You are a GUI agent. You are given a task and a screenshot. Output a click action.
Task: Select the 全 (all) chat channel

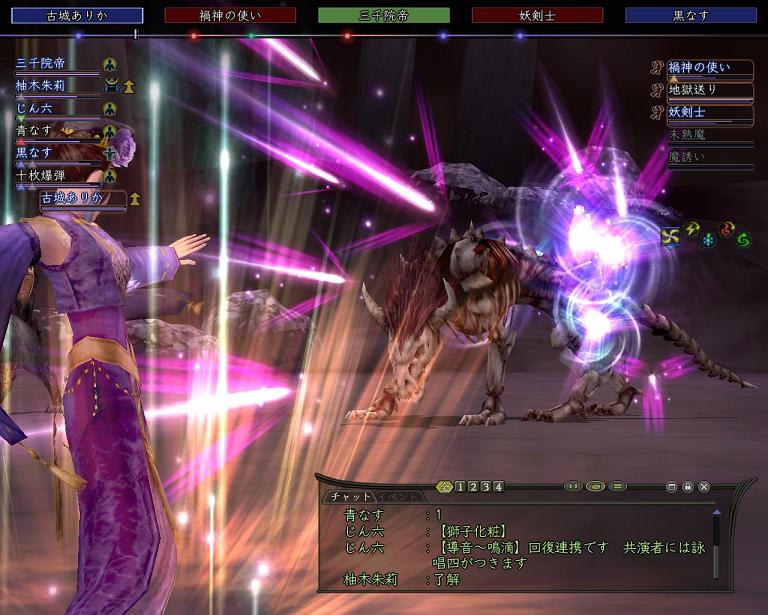(x=445, y=487)
